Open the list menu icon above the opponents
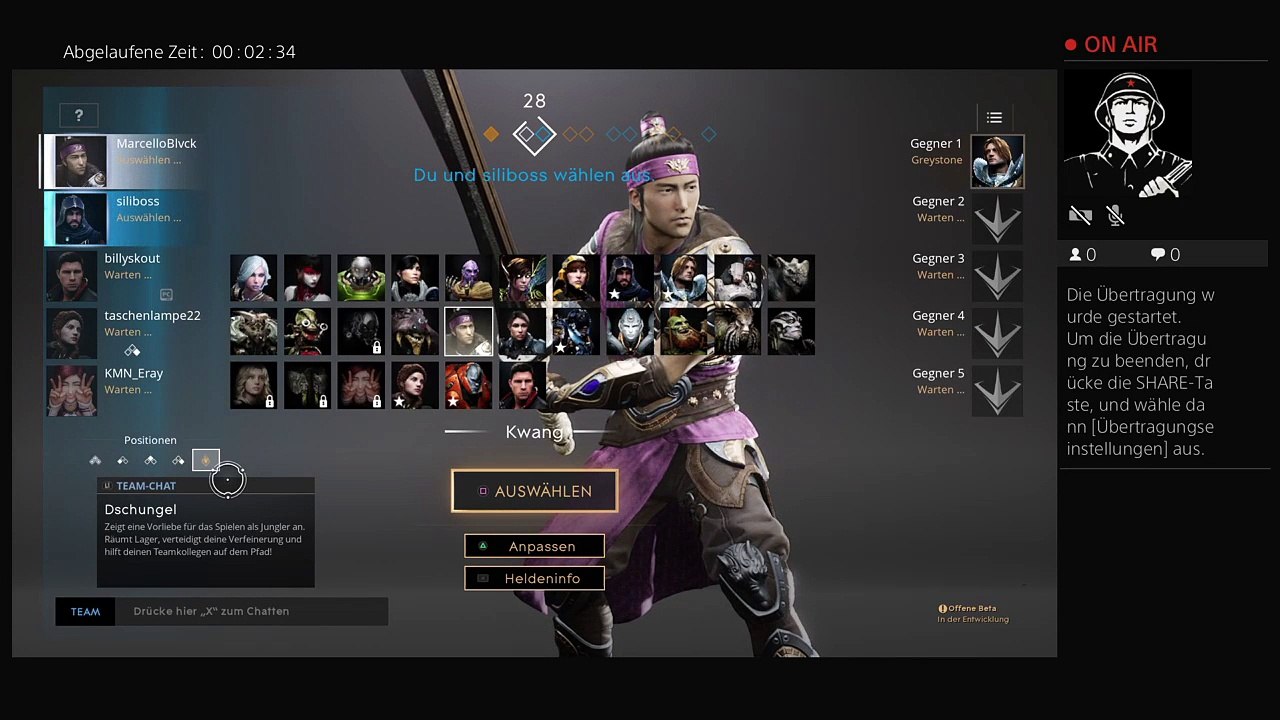Viewport: 1280px width, 720px height. (994, 117)
